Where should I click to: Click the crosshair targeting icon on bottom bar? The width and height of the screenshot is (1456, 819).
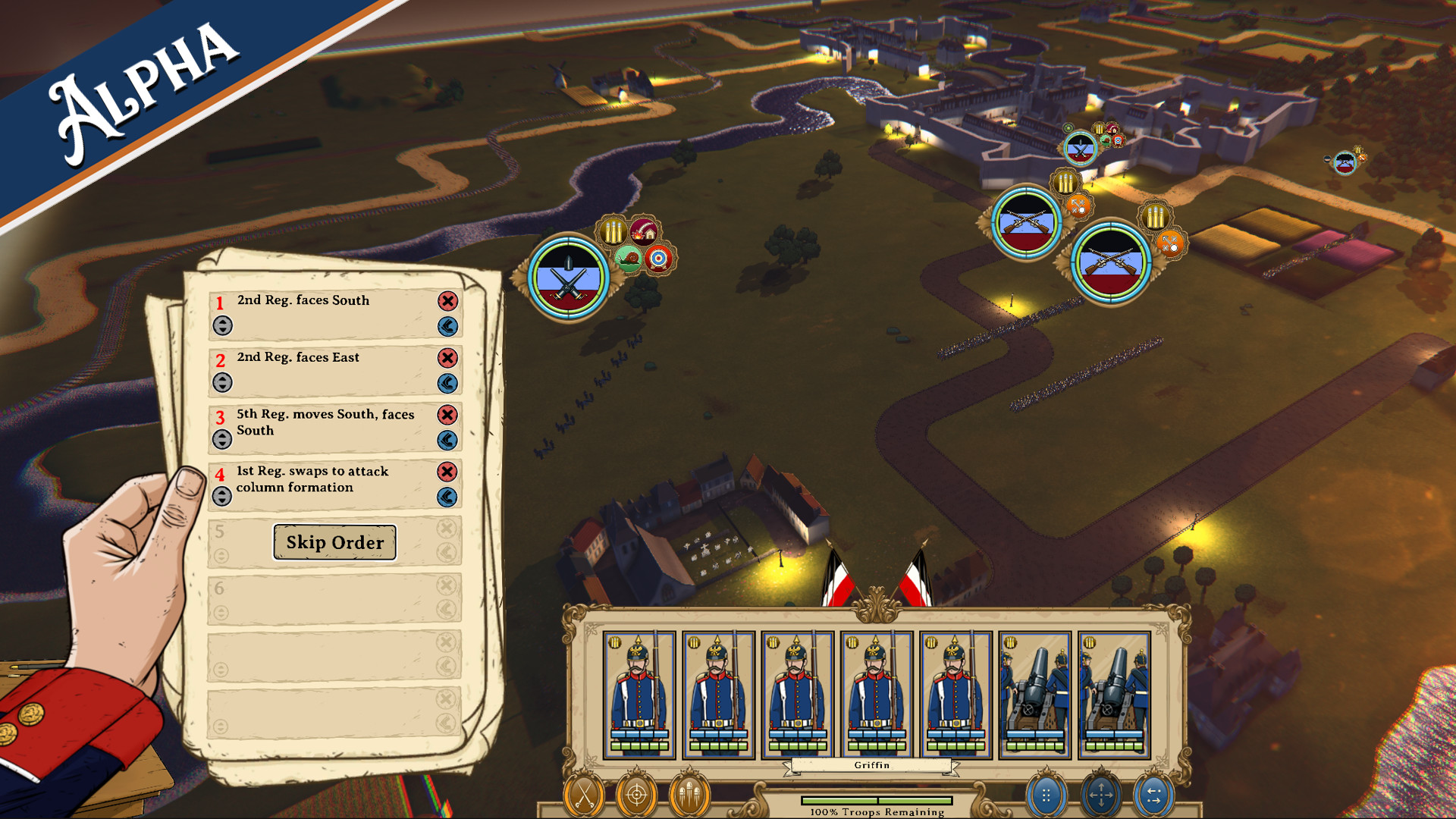point(637,796)
